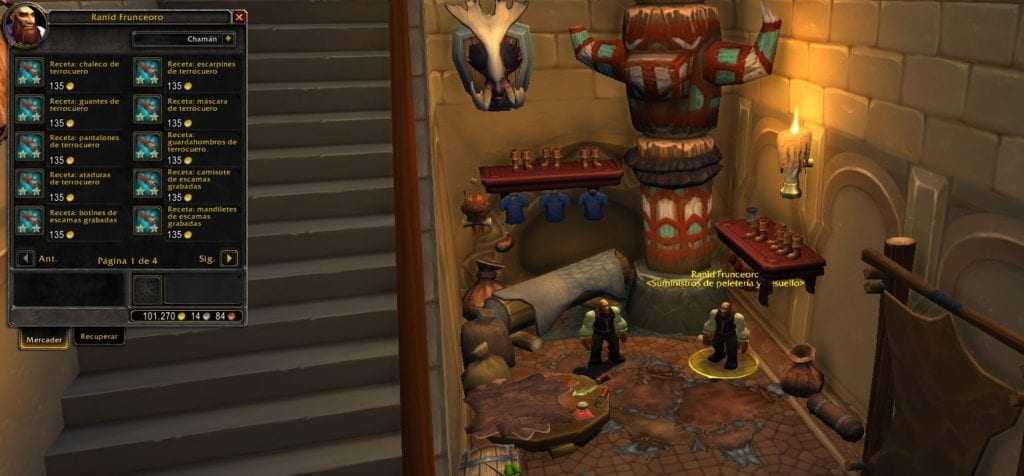The image size is (1024, 476).
Task: Choose the camisote de escamas grabadas recipe
Action: [148, 182]
